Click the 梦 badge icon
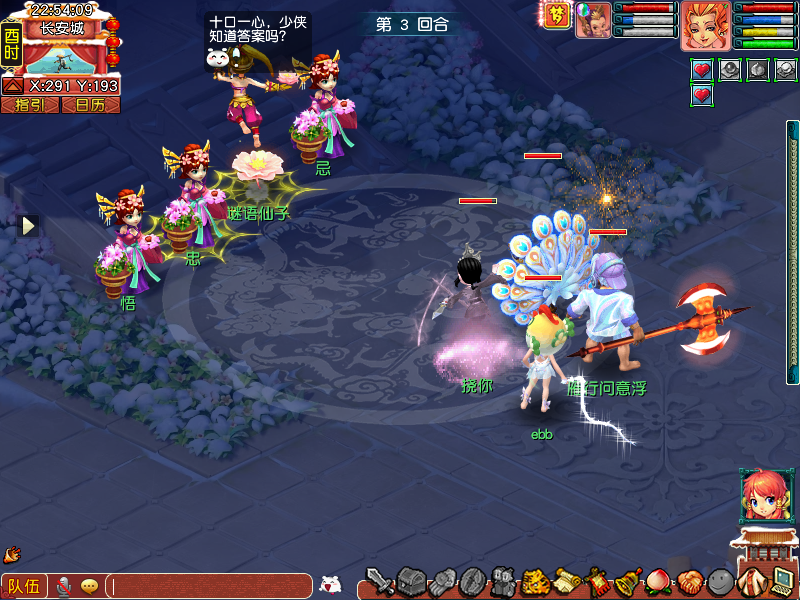 (556, 15)
